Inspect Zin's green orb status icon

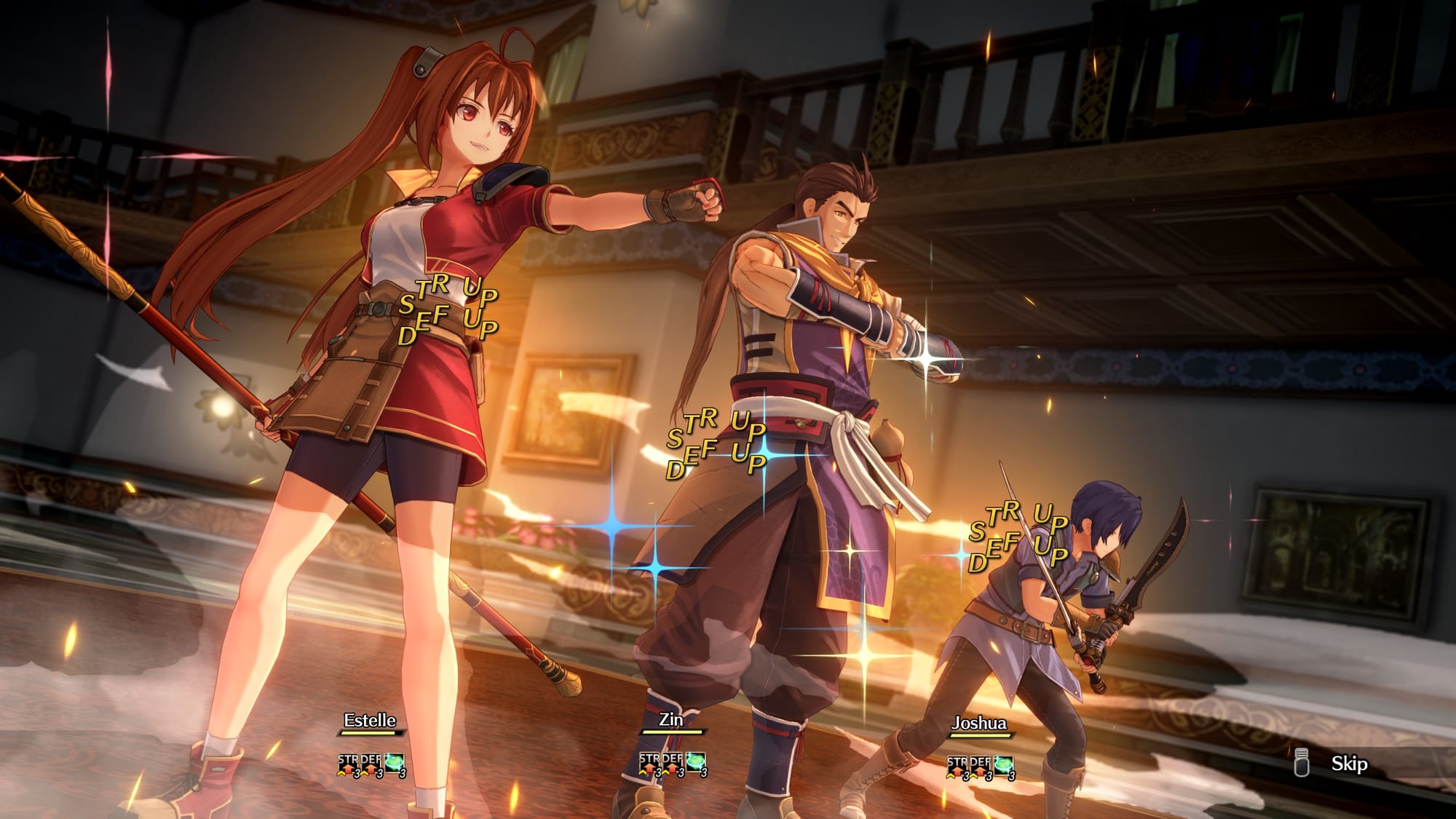coord(696,764)
